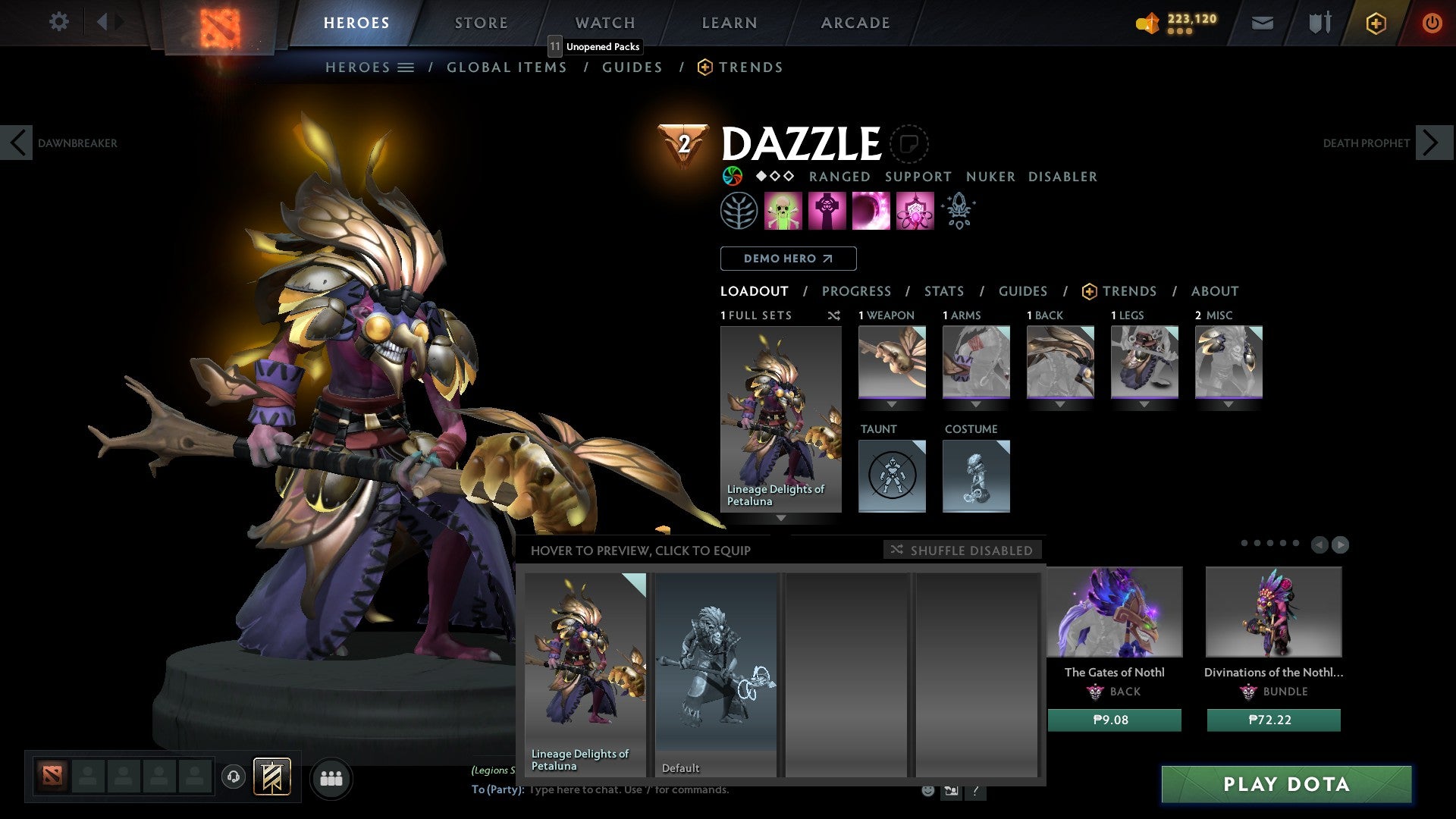Open the friends list people icon
The height and width of the screenshot is (819, 1456).
tap(331, 777)
